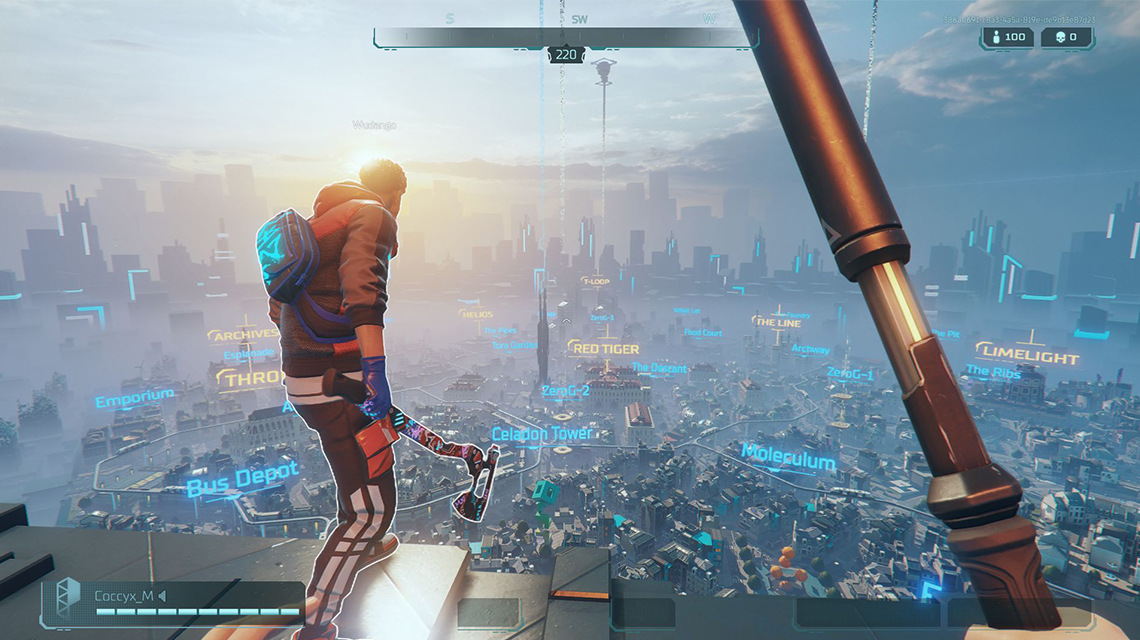Pick the ZeroG-1 location label
Image resolution: width=1140 pixels, height=640 pixels.
point(850,373)
